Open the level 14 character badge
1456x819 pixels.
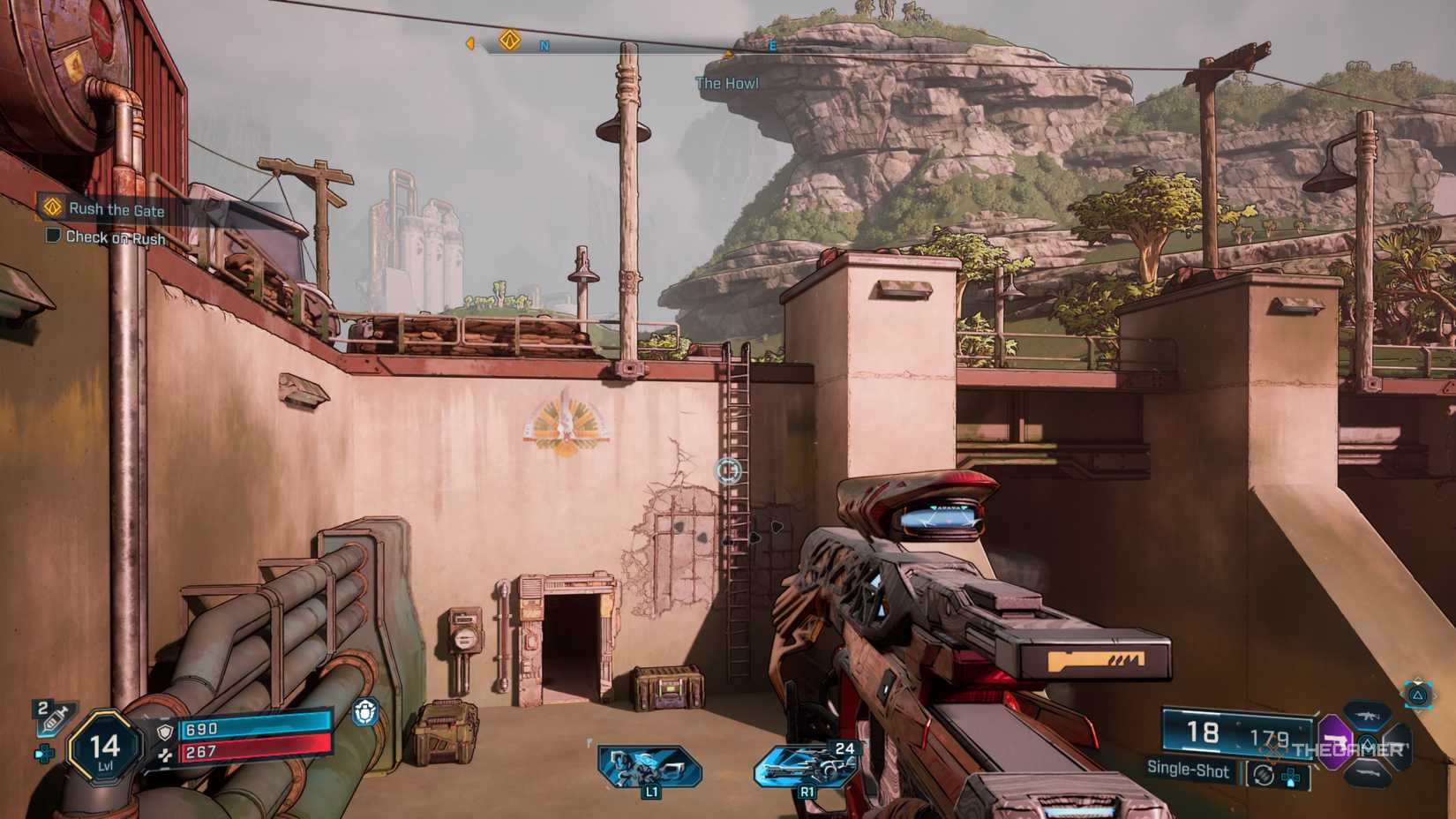point(105,748)
